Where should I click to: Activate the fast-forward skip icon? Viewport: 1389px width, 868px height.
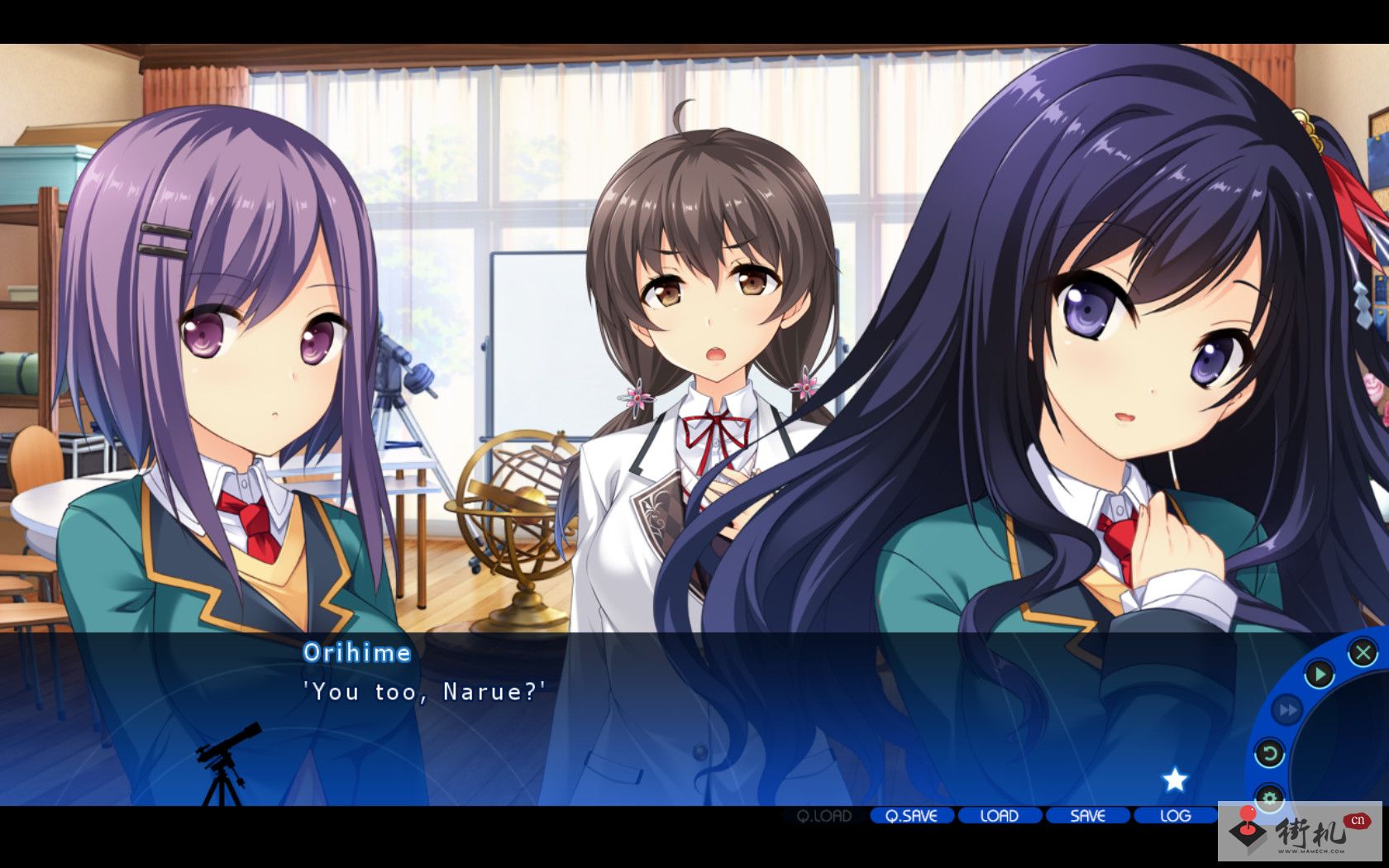[1286, 709]
